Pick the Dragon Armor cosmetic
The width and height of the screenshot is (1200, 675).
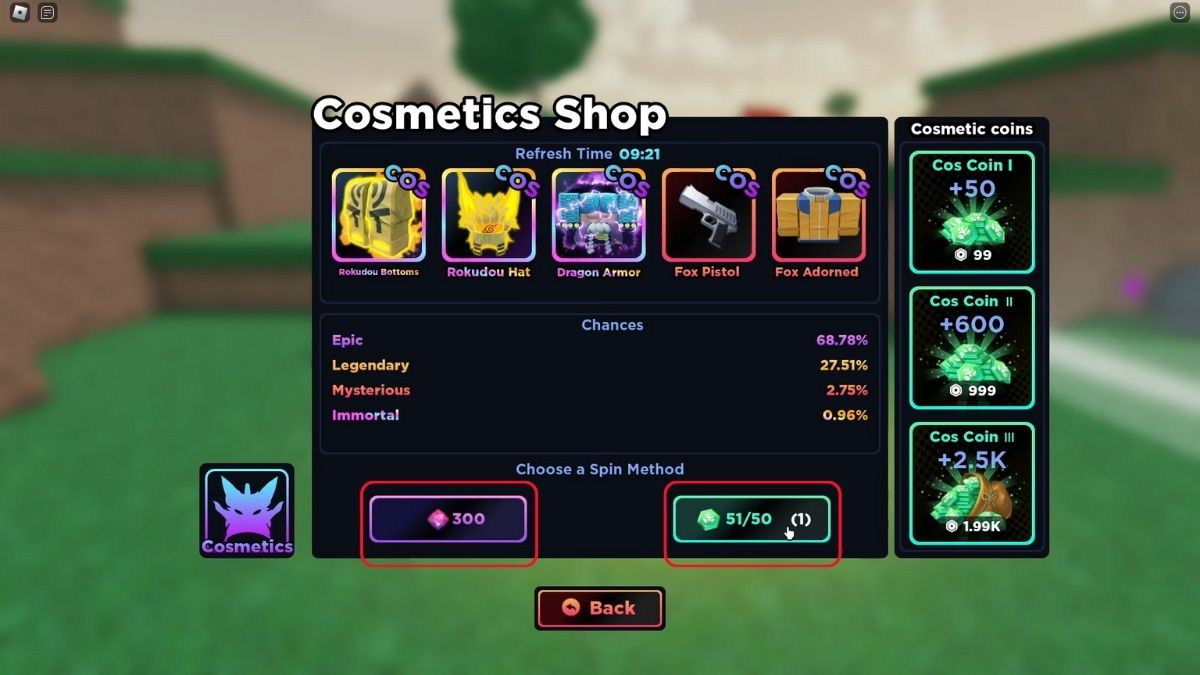point(598,216)
